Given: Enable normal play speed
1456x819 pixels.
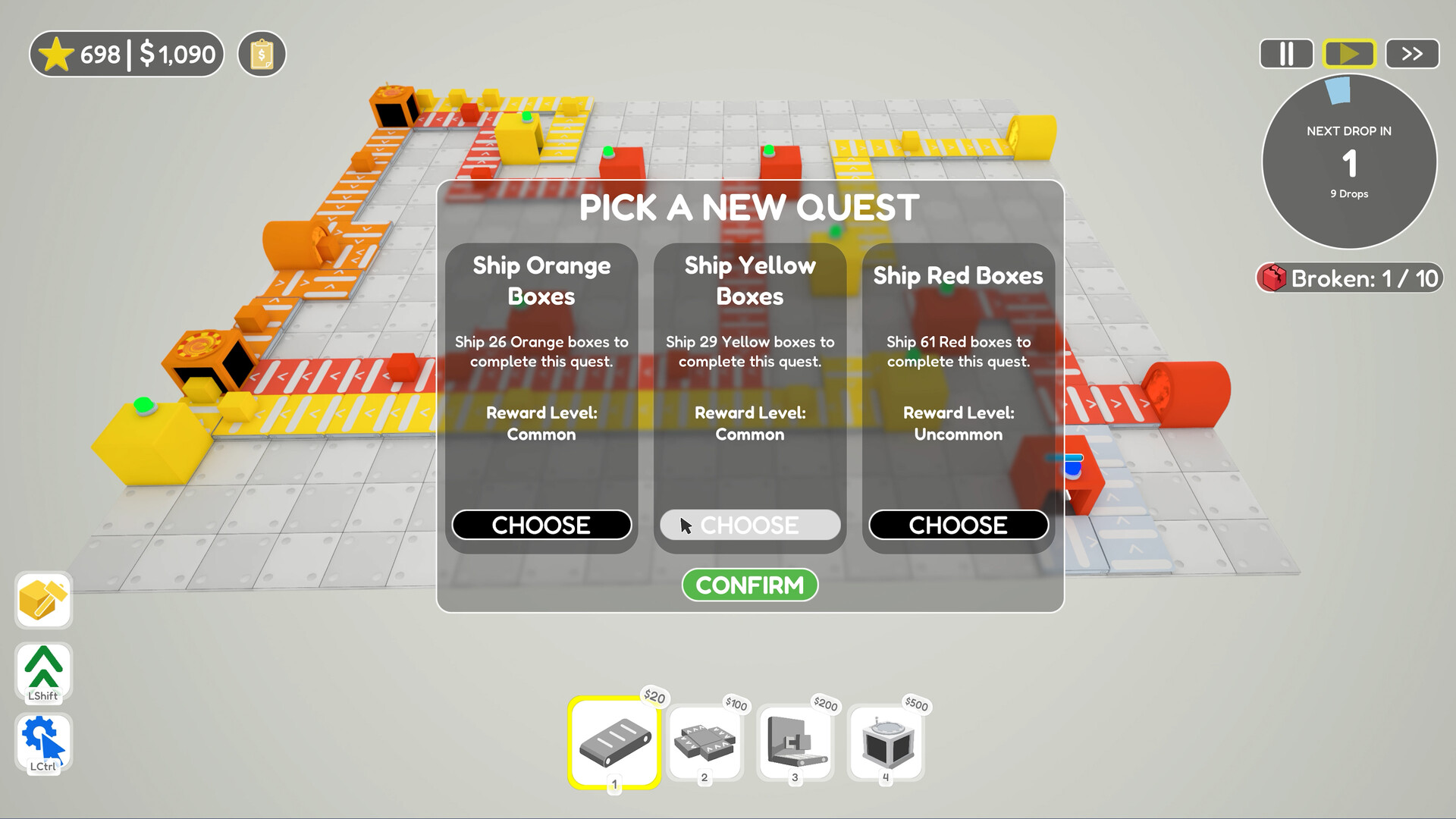Looking at the screenshot, I should click(x=1349, y=53).
